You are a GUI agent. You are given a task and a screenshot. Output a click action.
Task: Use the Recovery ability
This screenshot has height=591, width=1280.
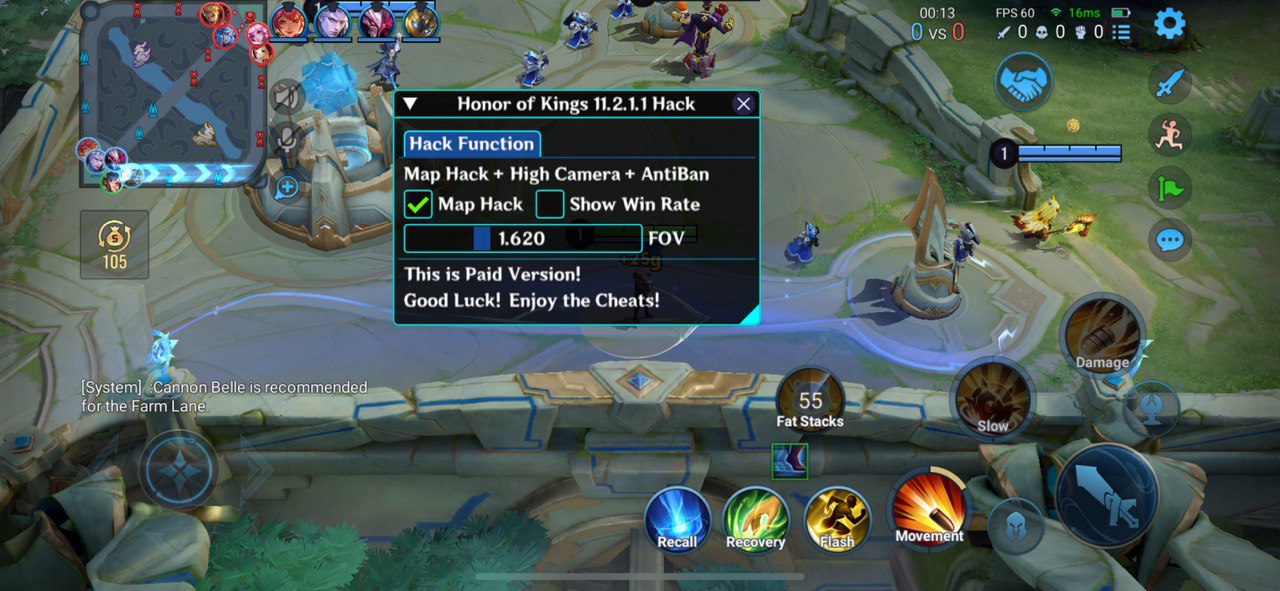(x=756, y=520)
